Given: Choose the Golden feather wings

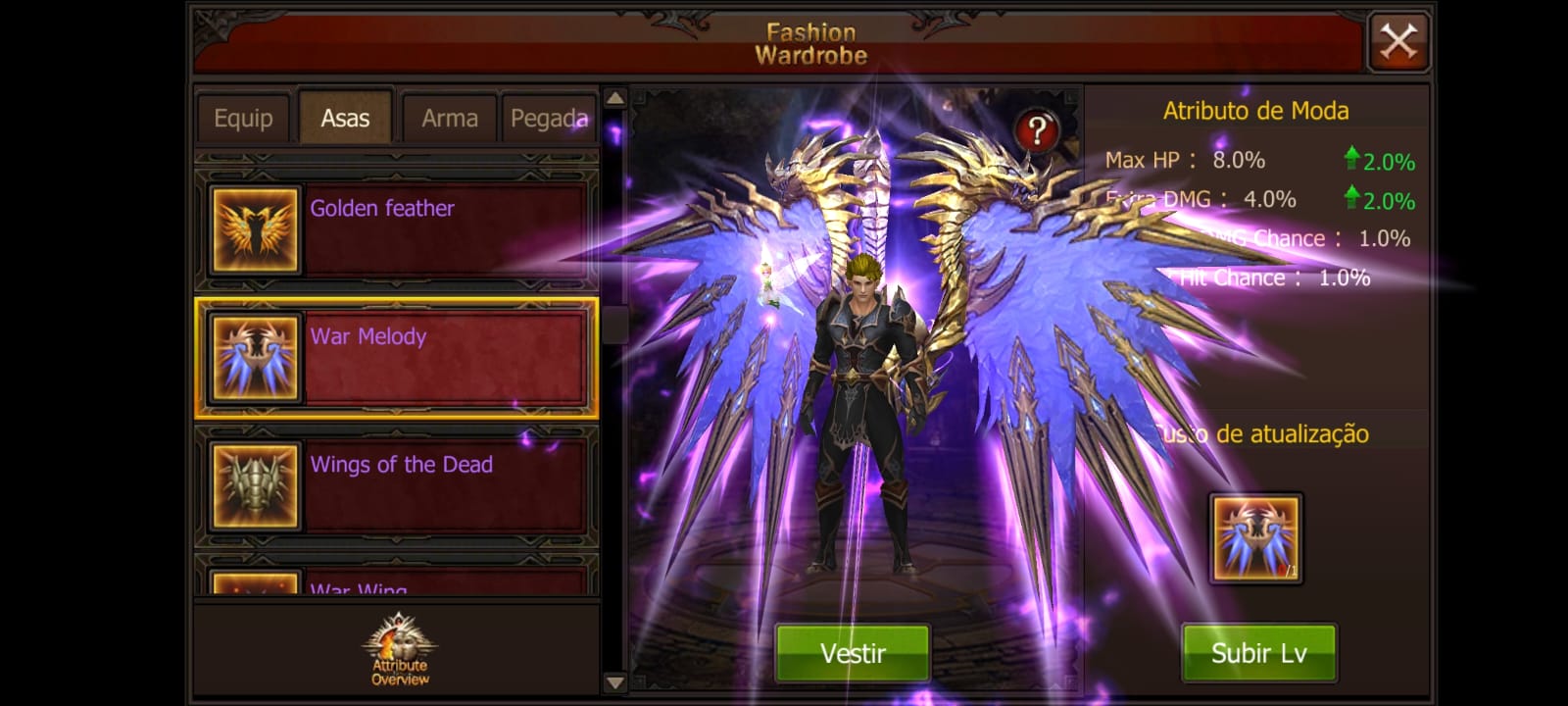Looking at the screenshot, I should [x=397, y=229].
